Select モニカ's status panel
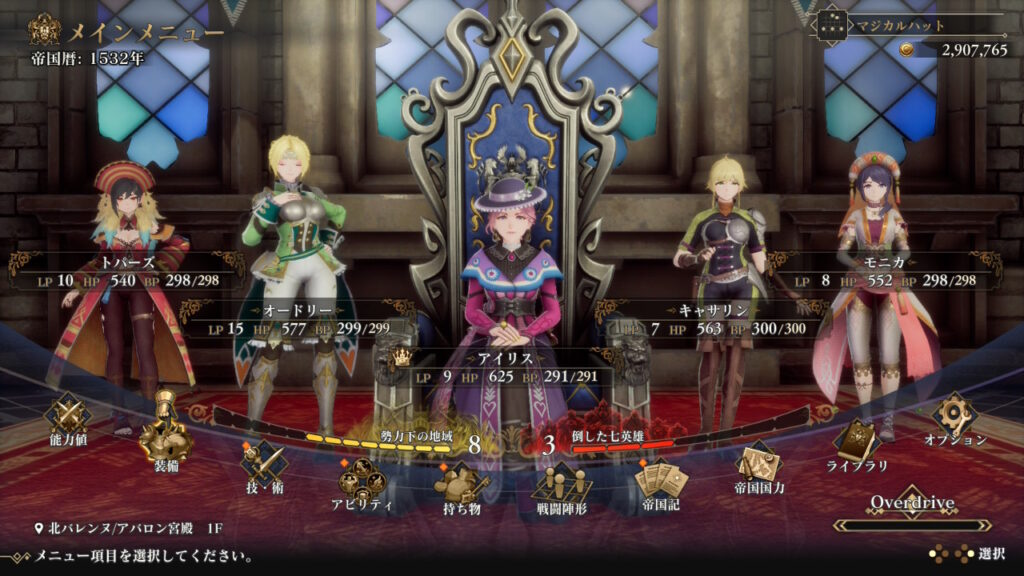1024x576 pixels. click(x=888, y=271)
